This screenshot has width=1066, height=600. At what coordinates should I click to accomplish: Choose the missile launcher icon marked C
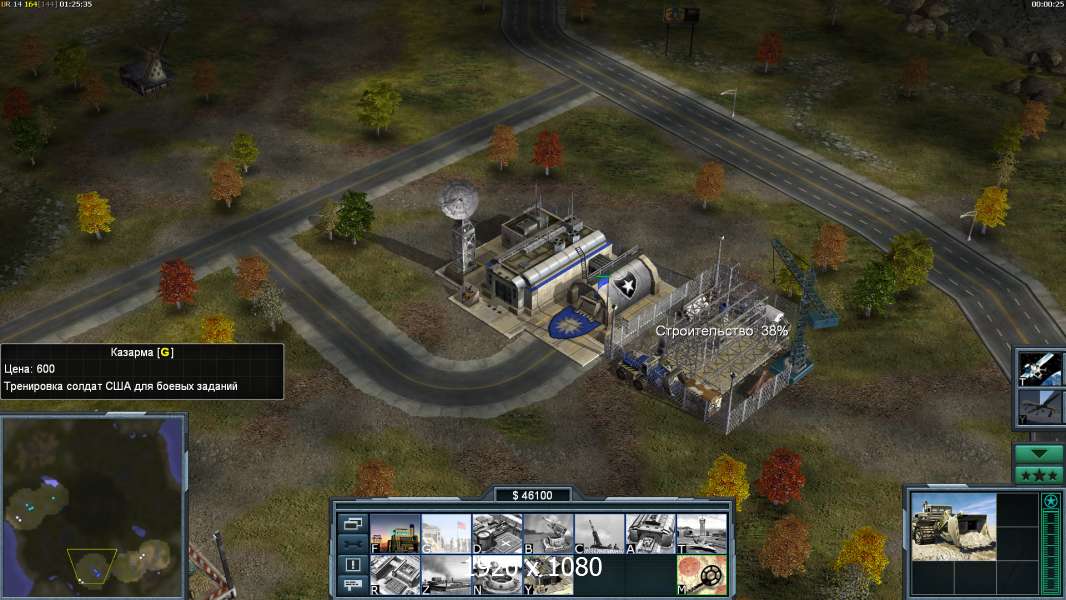599,533
